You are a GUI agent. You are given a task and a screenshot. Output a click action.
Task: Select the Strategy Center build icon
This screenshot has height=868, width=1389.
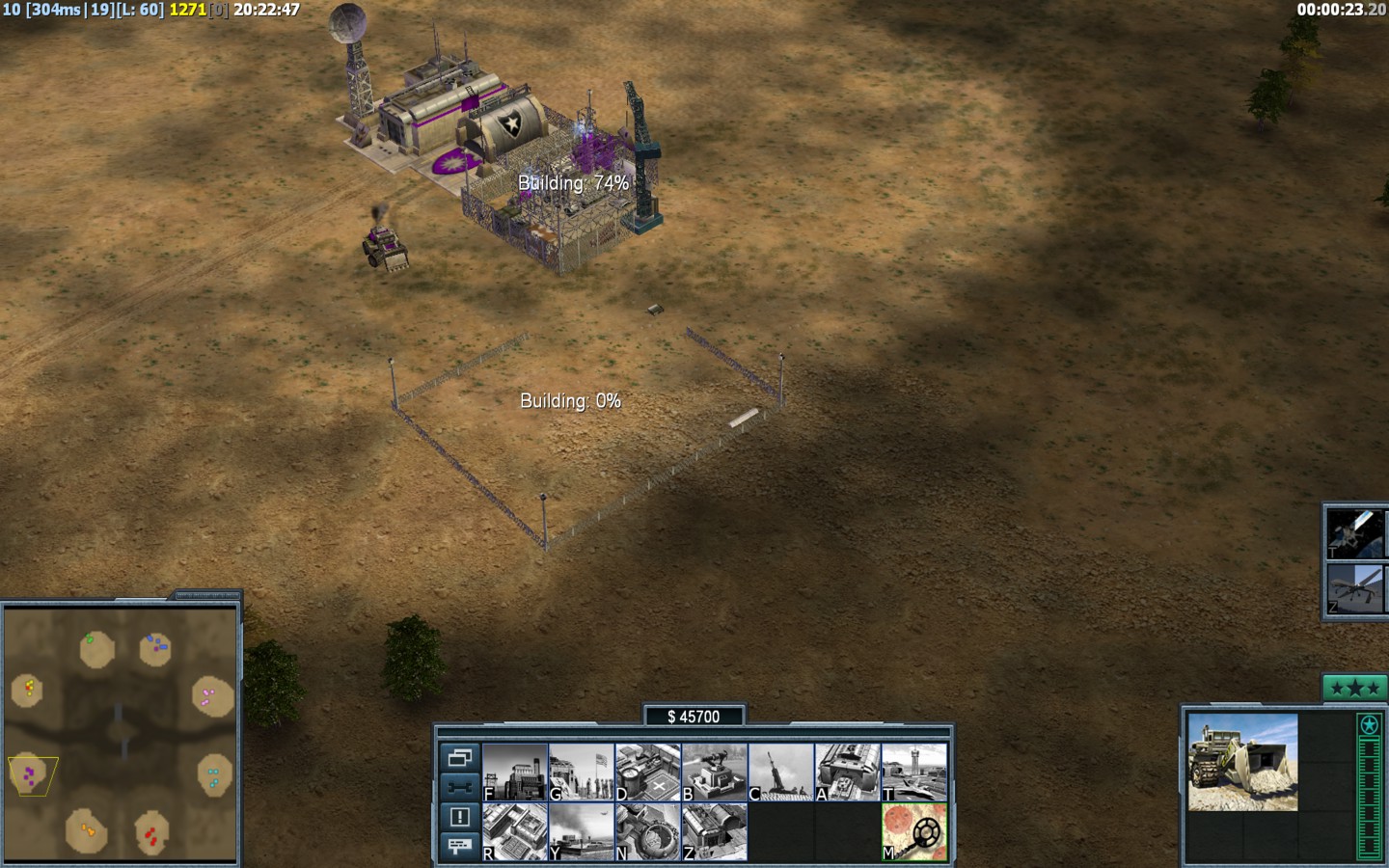click(x=515, y=831)
